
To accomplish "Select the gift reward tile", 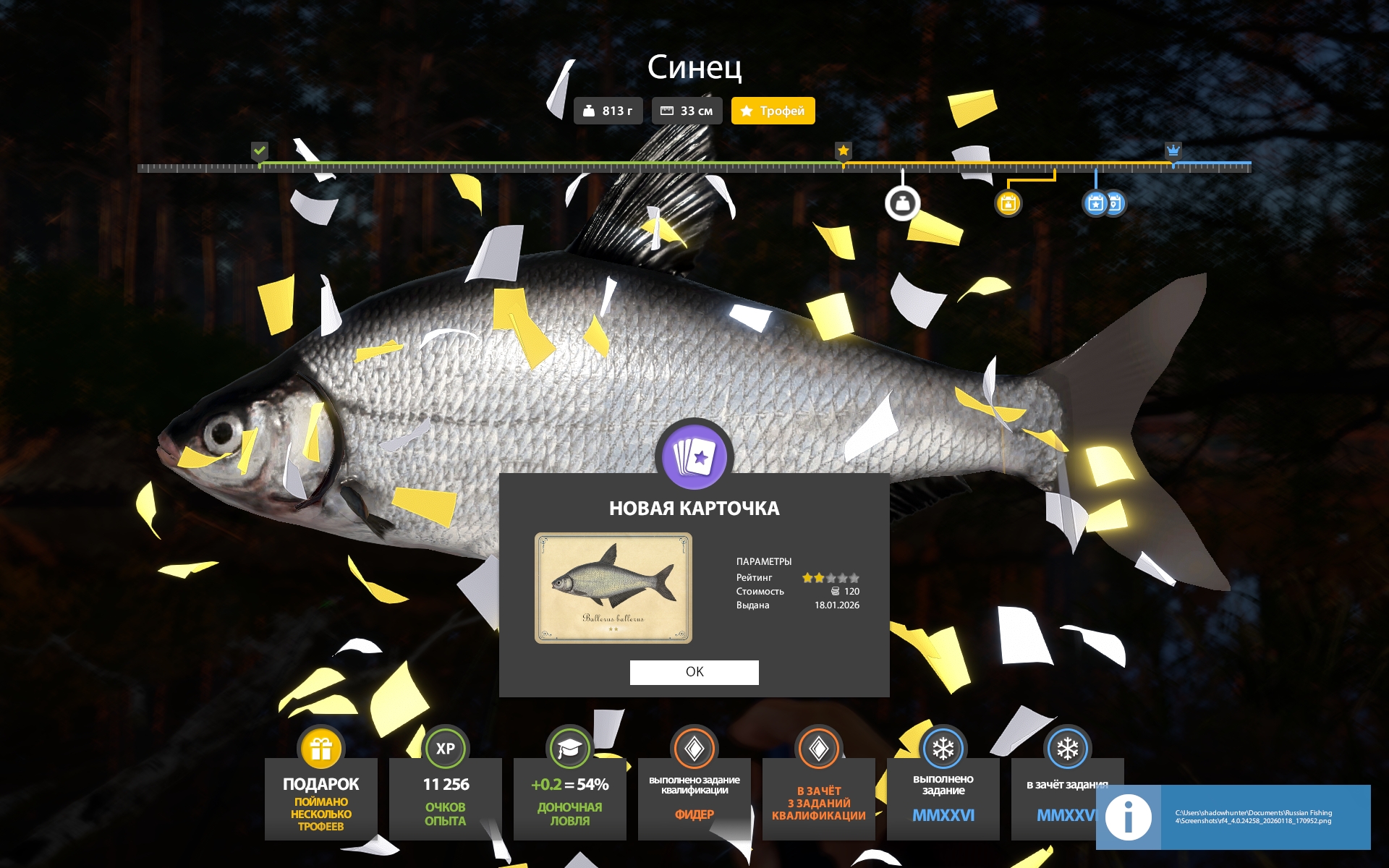I will point(320,796).
